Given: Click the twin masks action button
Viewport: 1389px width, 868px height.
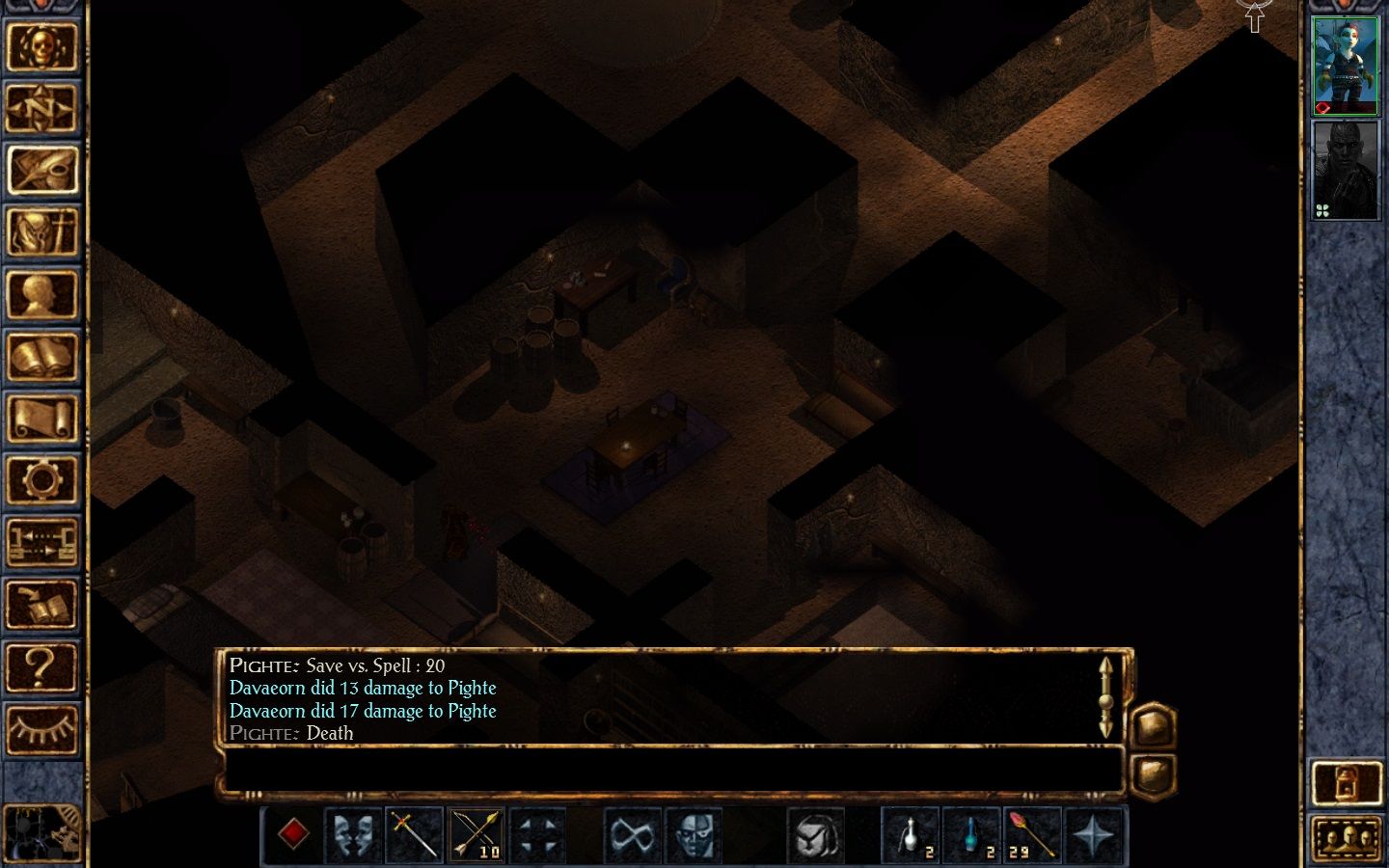Looking at the screenshot, I should (353, 834).
